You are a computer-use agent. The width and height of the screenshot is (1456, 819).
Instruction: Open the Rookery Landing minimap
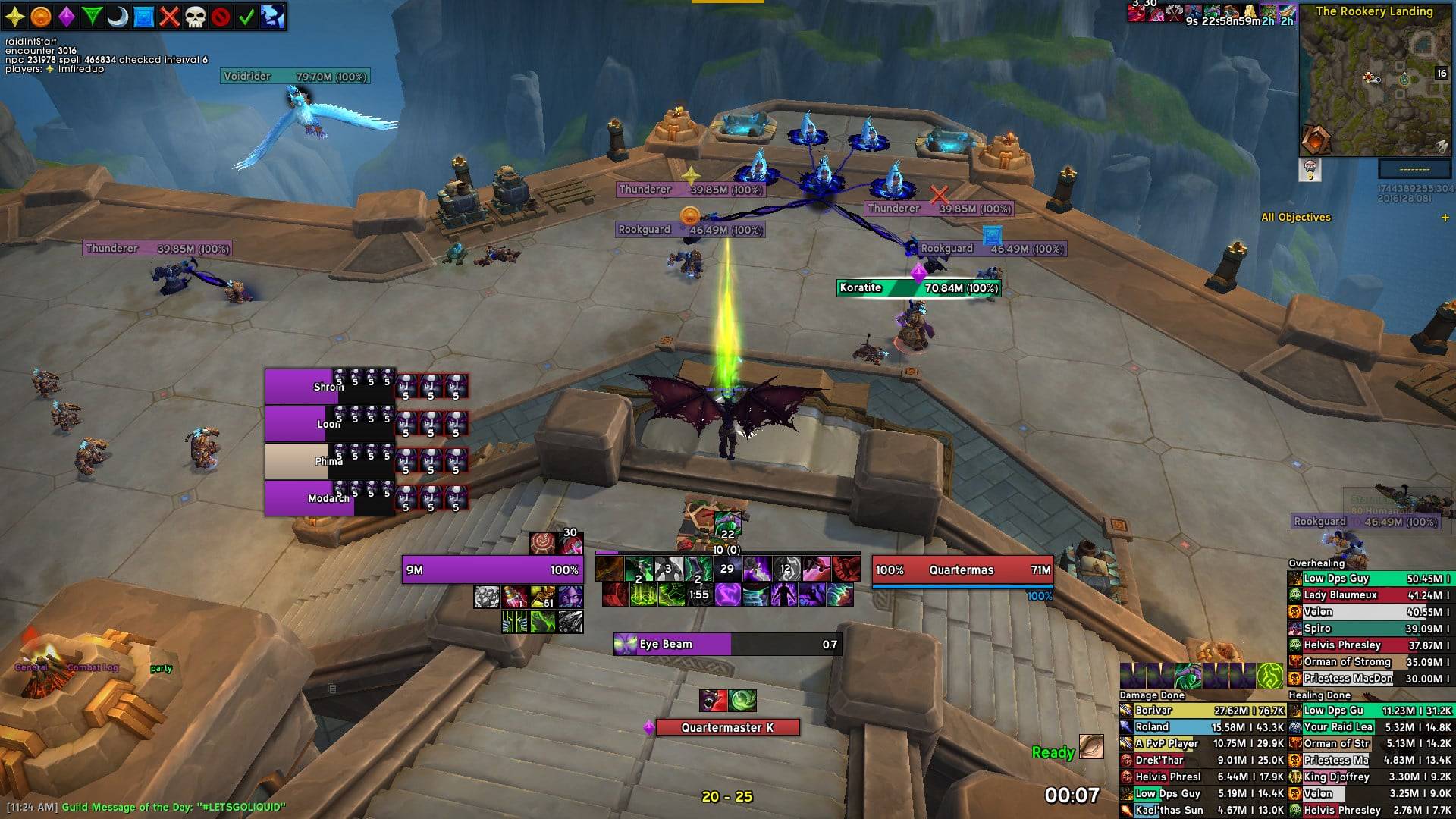click(1374, 85)
